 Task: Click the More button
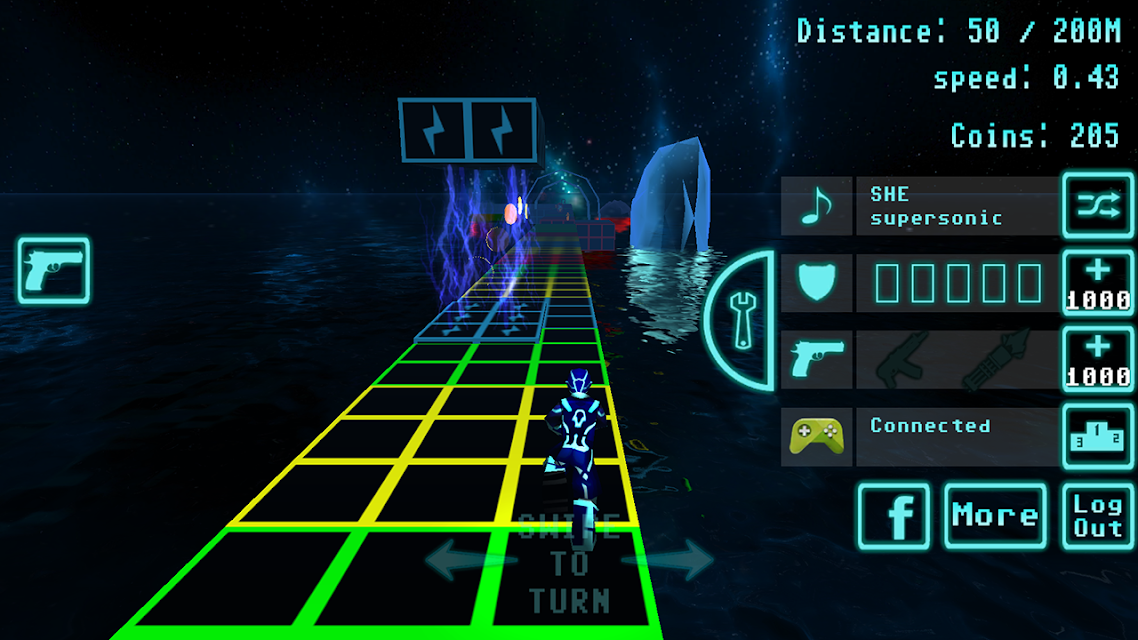(995, 516)
